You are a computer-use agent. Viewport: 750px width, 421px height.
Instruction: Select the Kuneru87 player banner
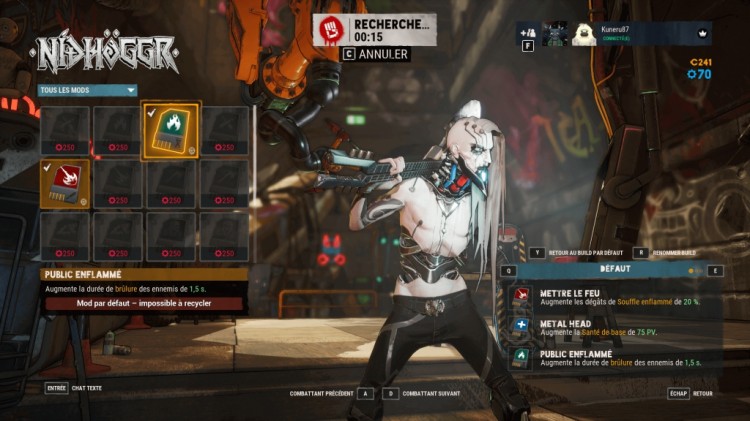[x=640, y=33]
